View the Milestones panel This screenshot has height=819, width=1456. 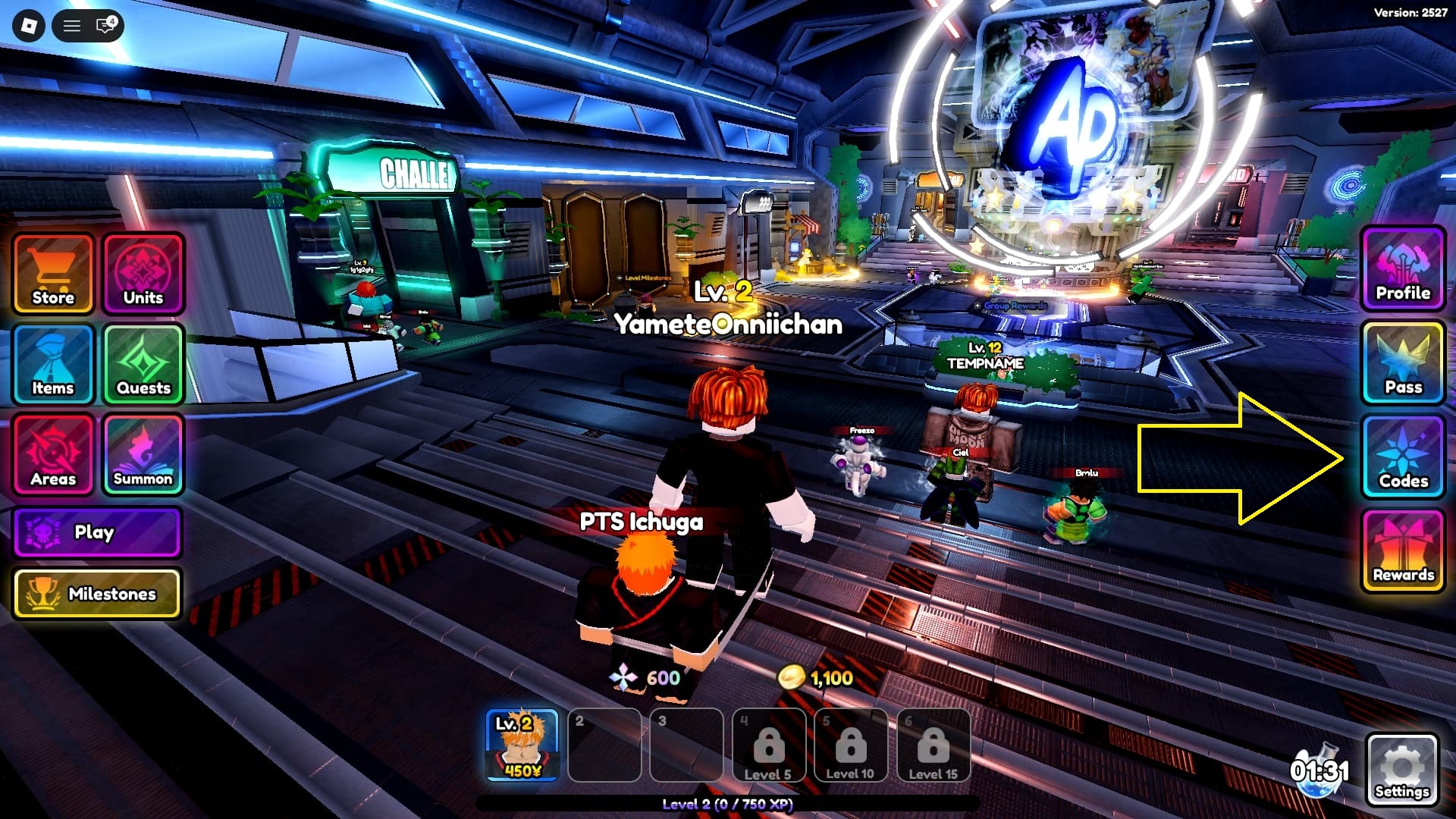(97, 593)
